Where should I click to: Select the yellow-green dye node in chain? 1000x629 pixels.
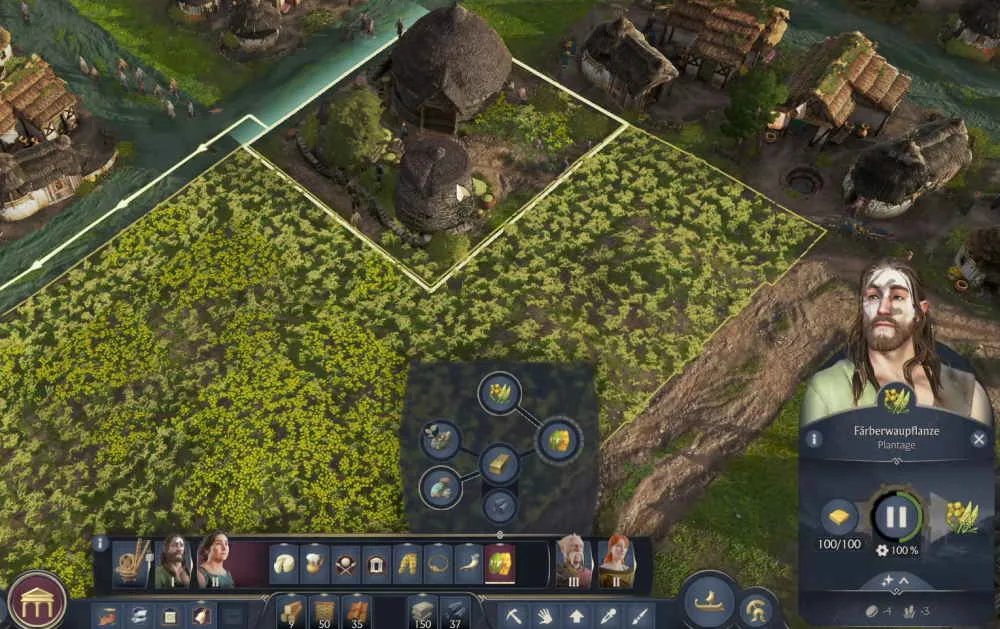click(x=559, y=441)
